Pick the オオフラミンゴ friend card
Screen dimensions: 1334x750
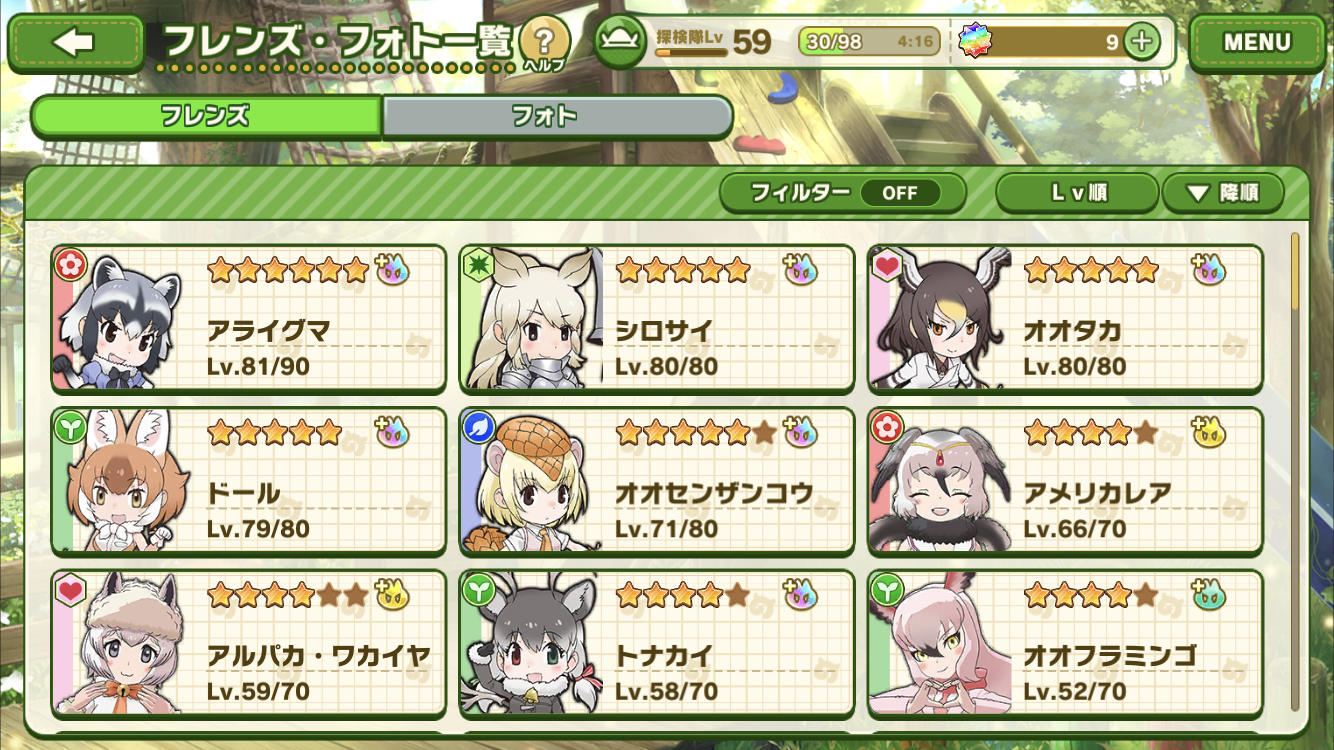pyautogui.click(x=1065, y=644)
